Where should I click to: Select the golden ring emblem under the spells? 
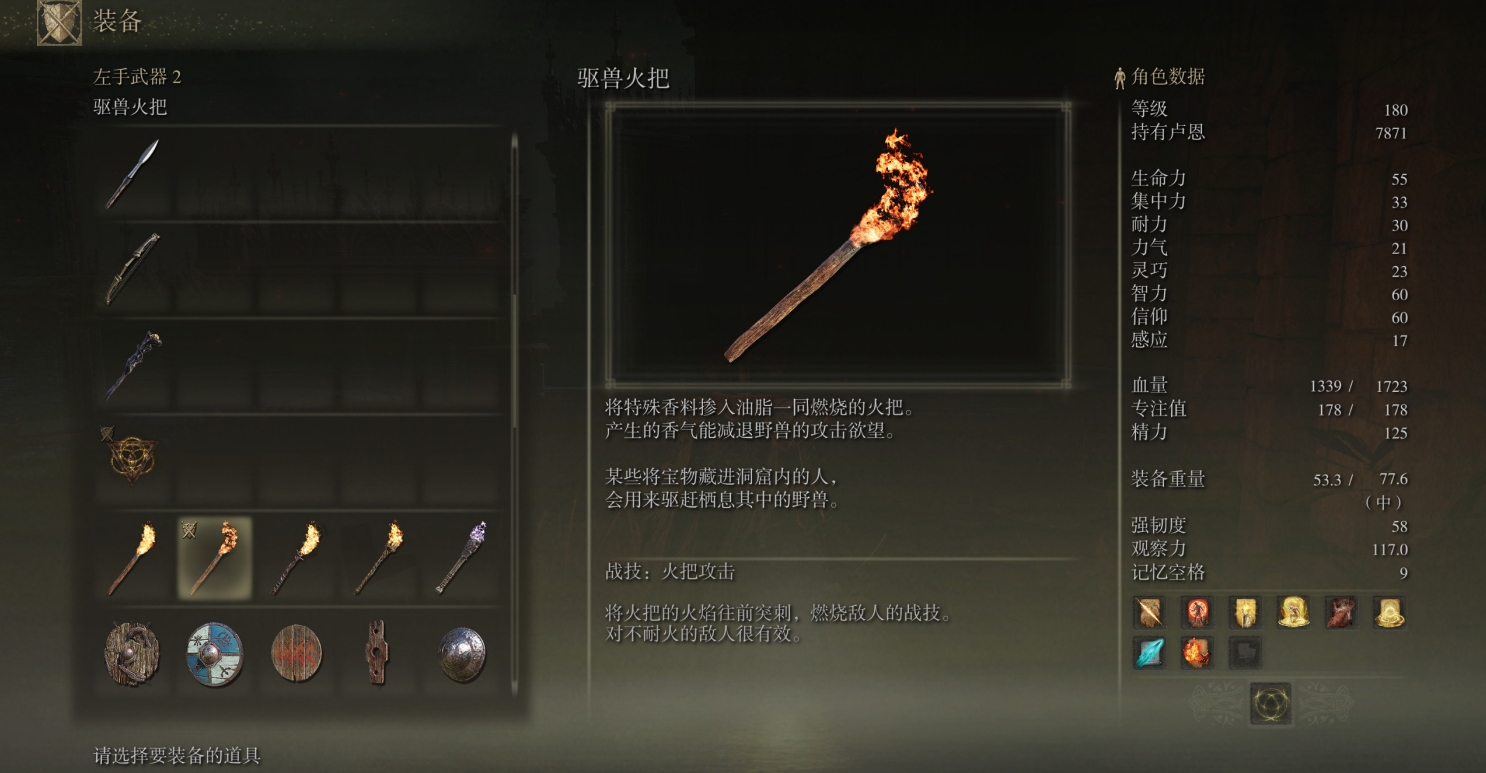(1270, 704)
